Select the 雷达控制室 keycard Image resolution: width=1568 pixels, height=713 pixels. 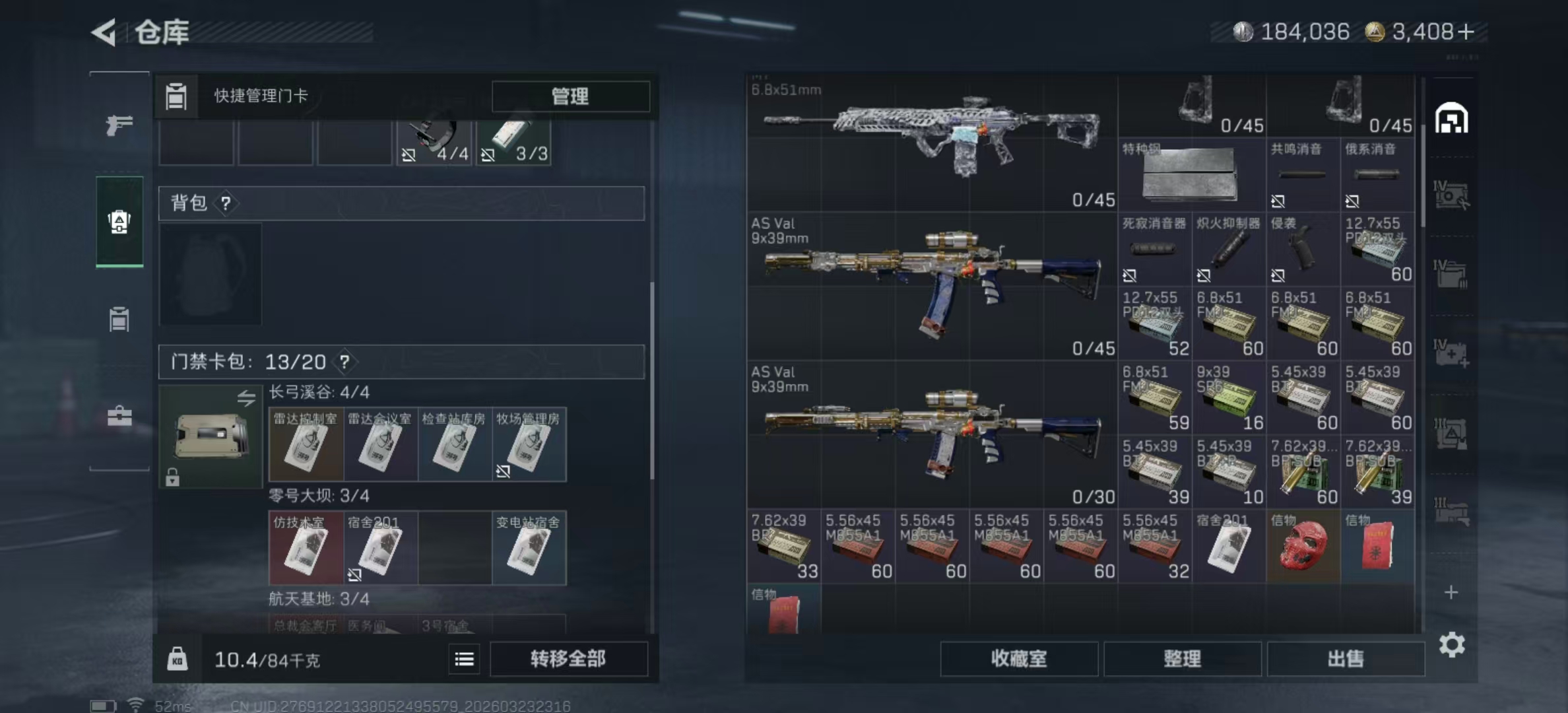click(x=306, y=444)
